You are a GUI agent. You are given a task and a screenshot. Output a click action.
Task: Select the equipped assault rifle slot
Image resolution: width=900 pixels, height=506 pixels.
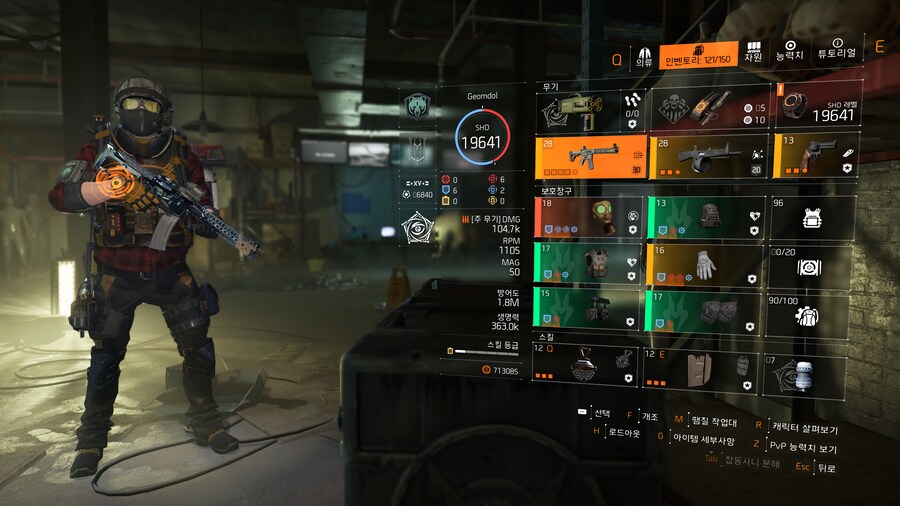[x=591, y=156]
